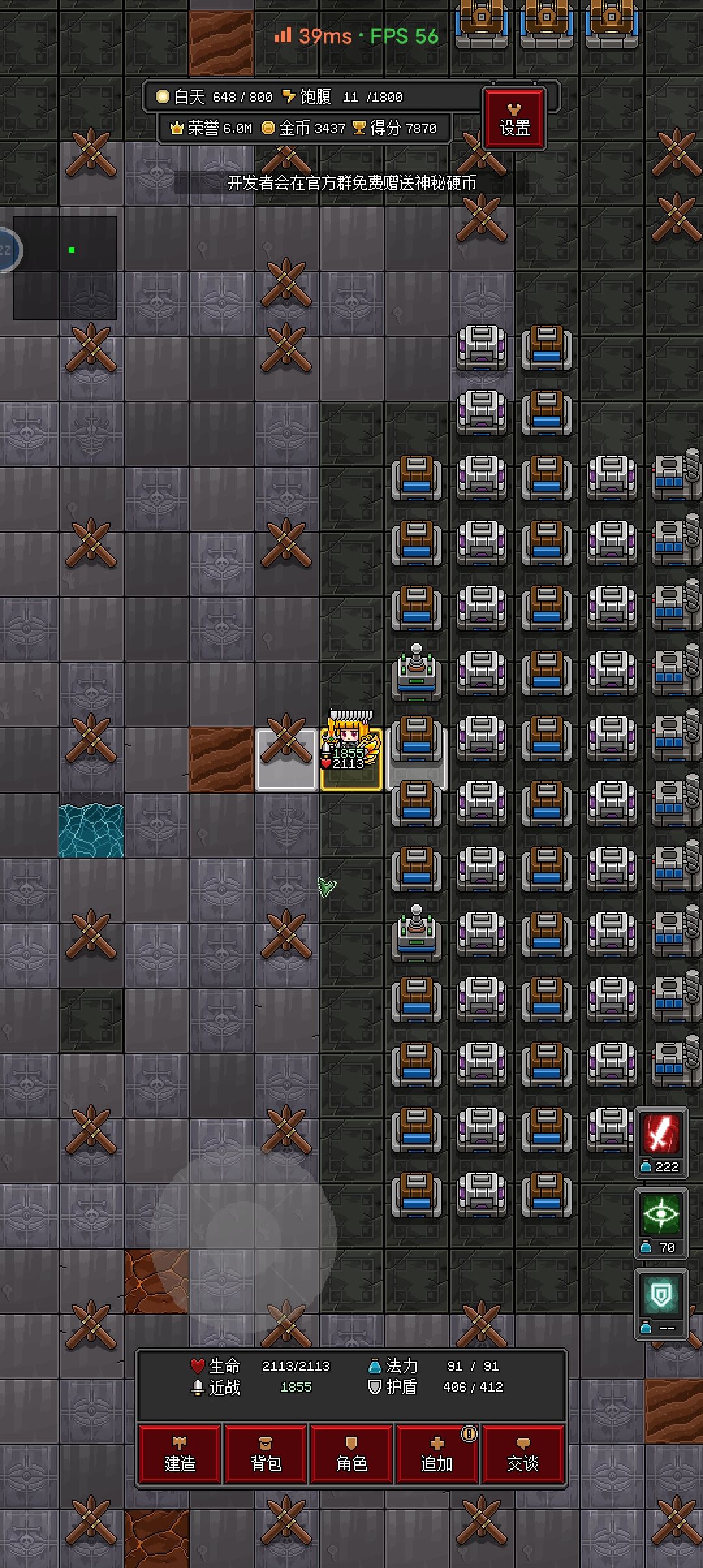Tap the 追加 add button

437,1455
